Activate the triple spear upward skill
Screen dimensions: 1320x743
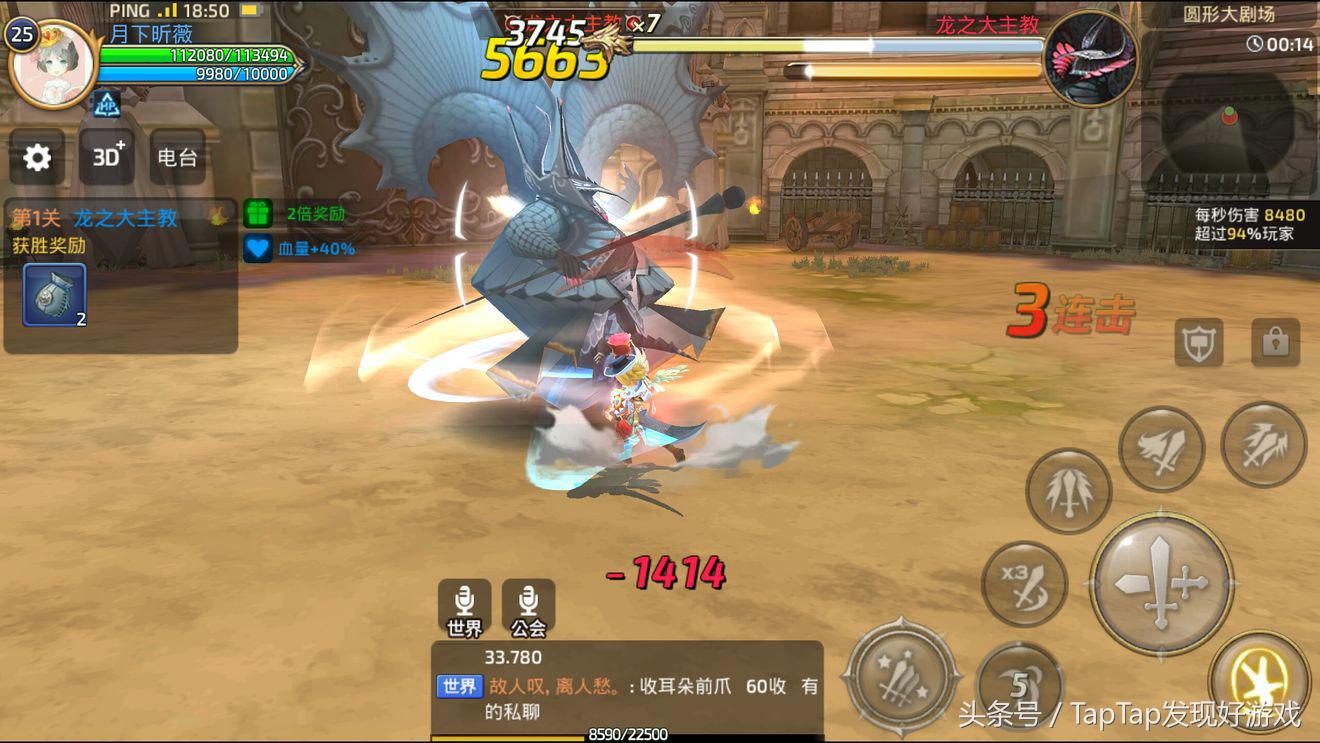(x=1068, y=491)
